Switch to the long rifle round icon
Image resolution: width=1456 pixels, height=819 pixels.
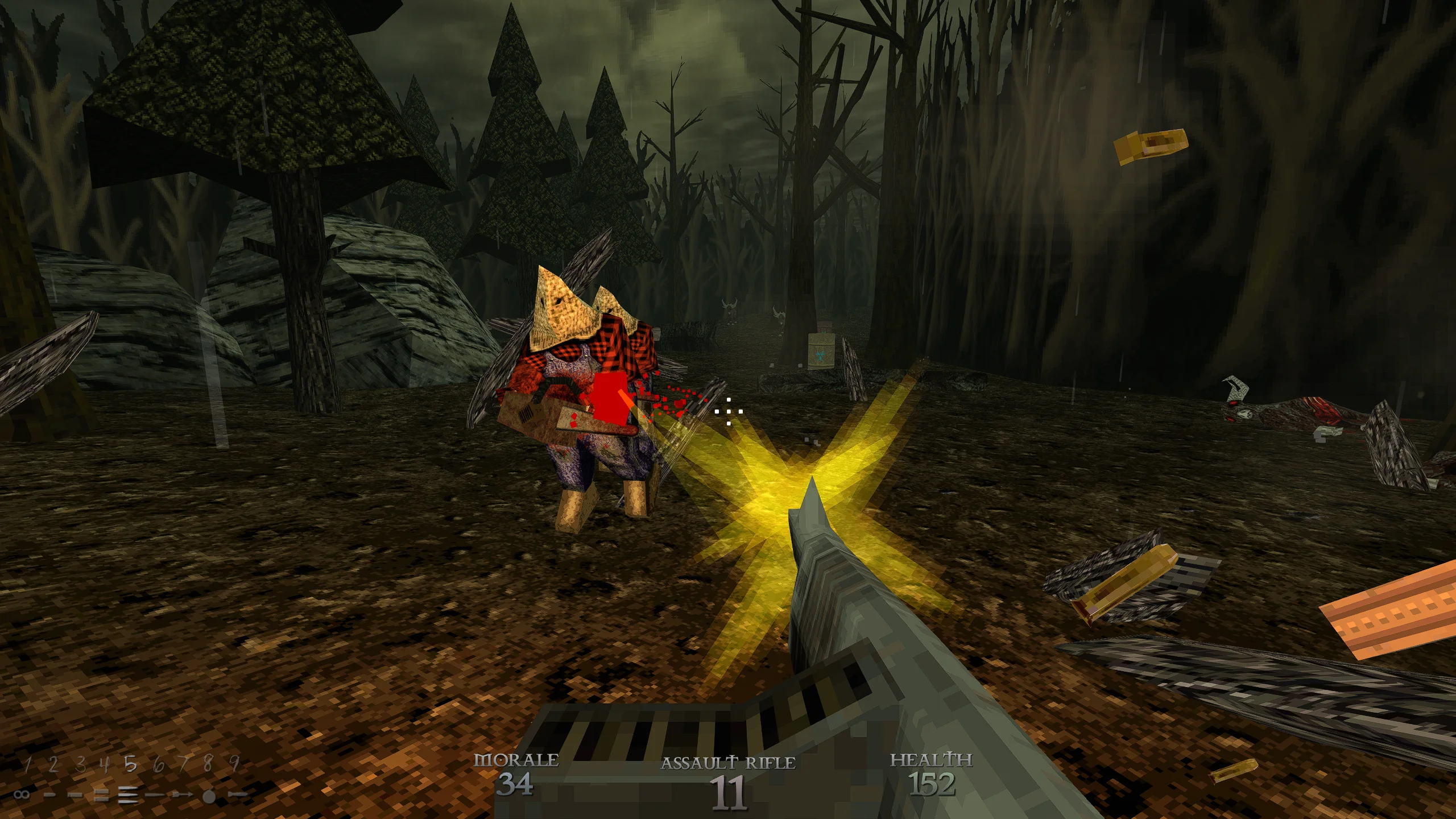(x=155, y=795)
